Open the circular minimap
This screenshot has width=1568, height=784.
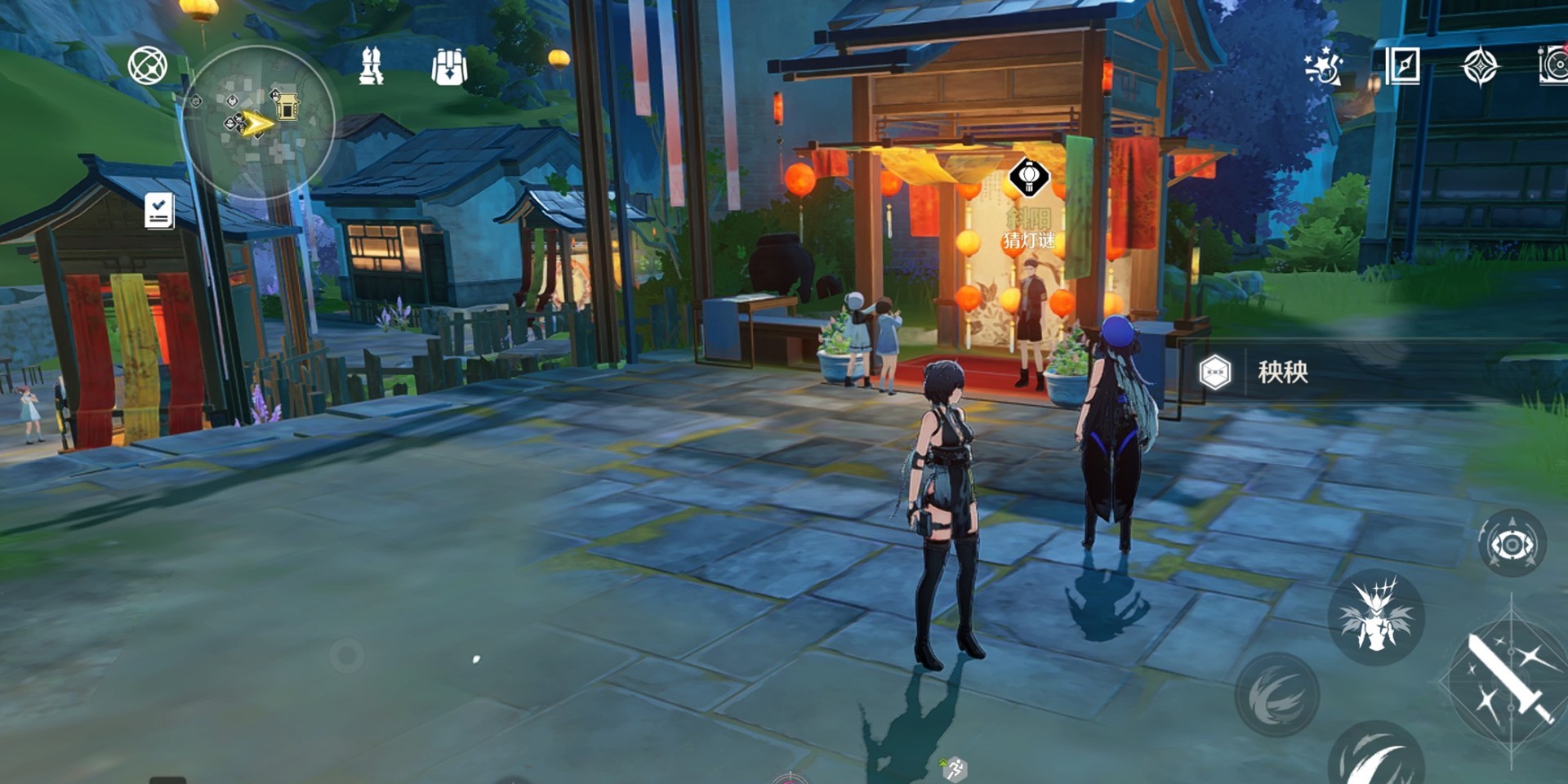point(260,122)
